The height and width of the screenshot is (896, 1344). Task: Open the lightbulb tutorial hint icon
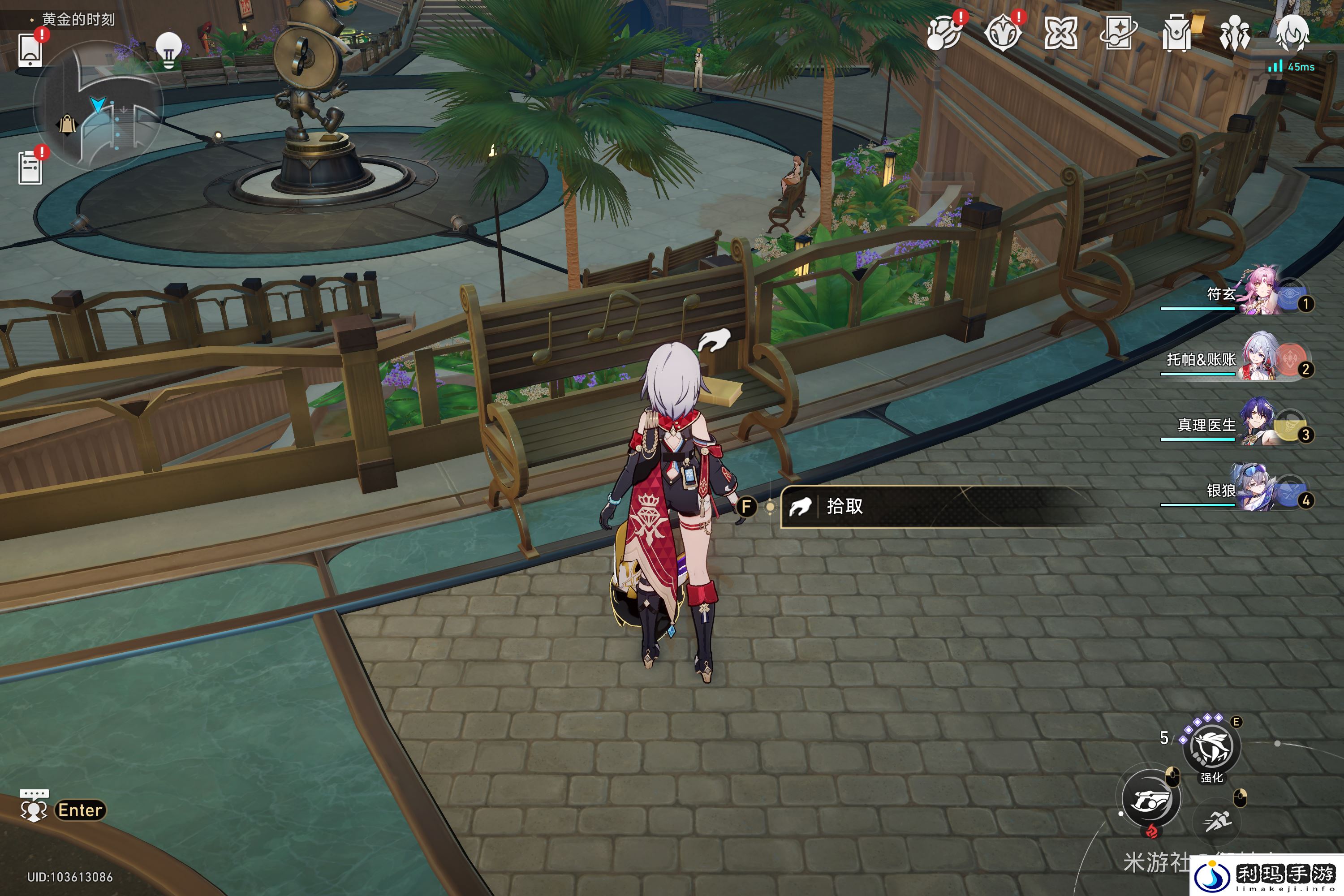tap(168, 49)
